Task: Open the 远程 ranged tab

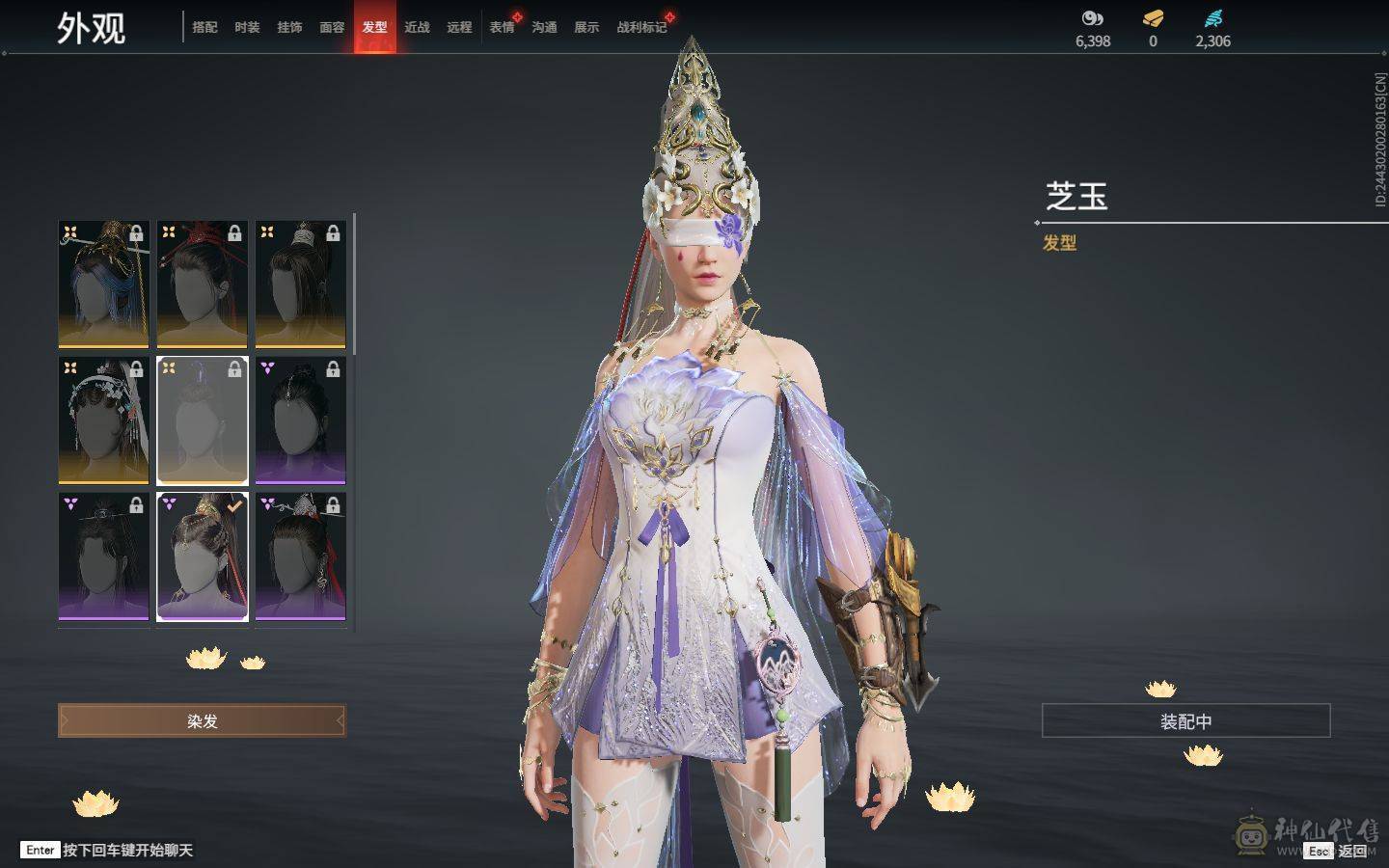Action: click(459, 27)
